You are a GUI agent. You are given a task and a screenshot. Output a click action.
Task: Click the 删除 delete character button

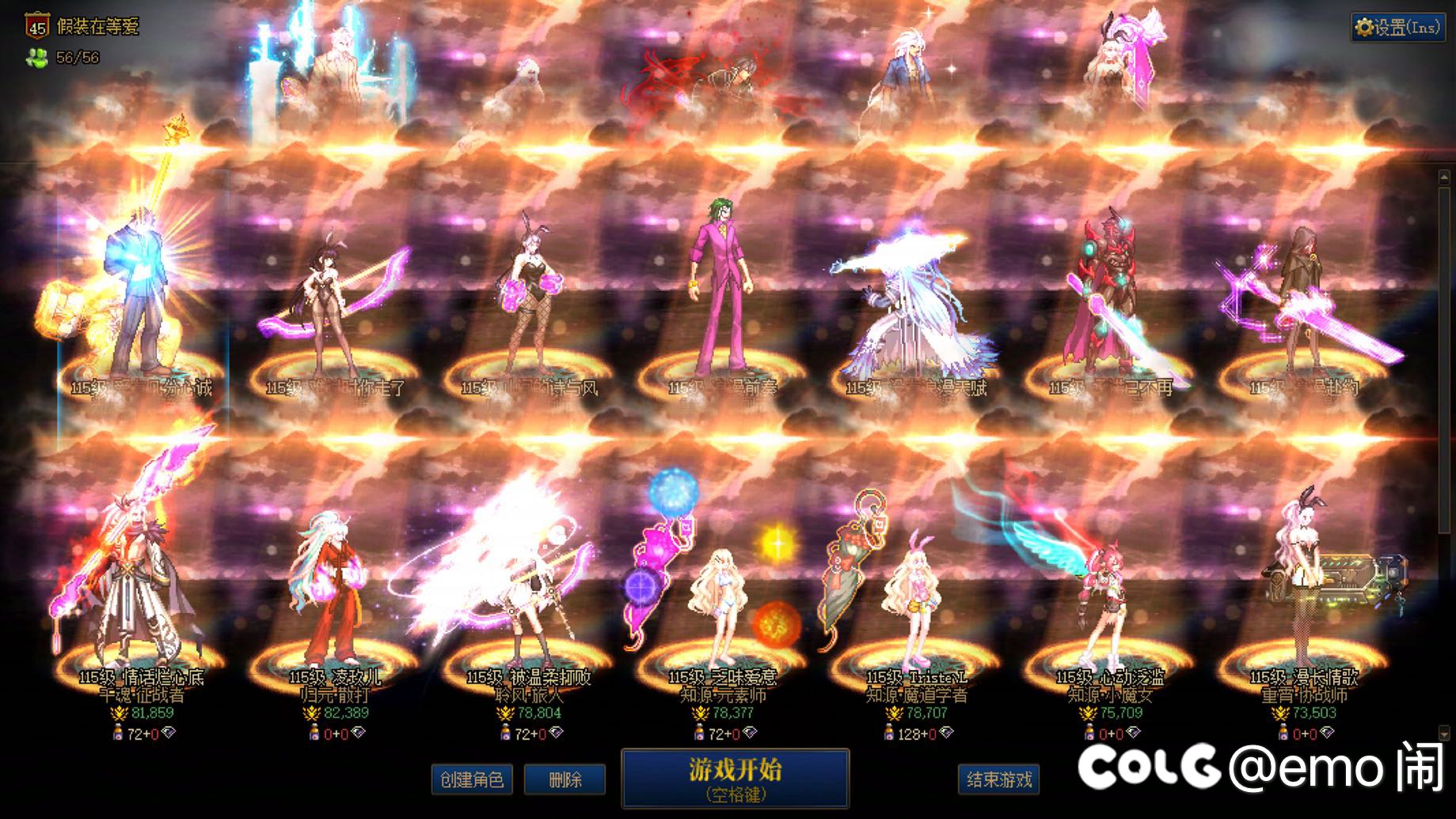tap(565, 779)
